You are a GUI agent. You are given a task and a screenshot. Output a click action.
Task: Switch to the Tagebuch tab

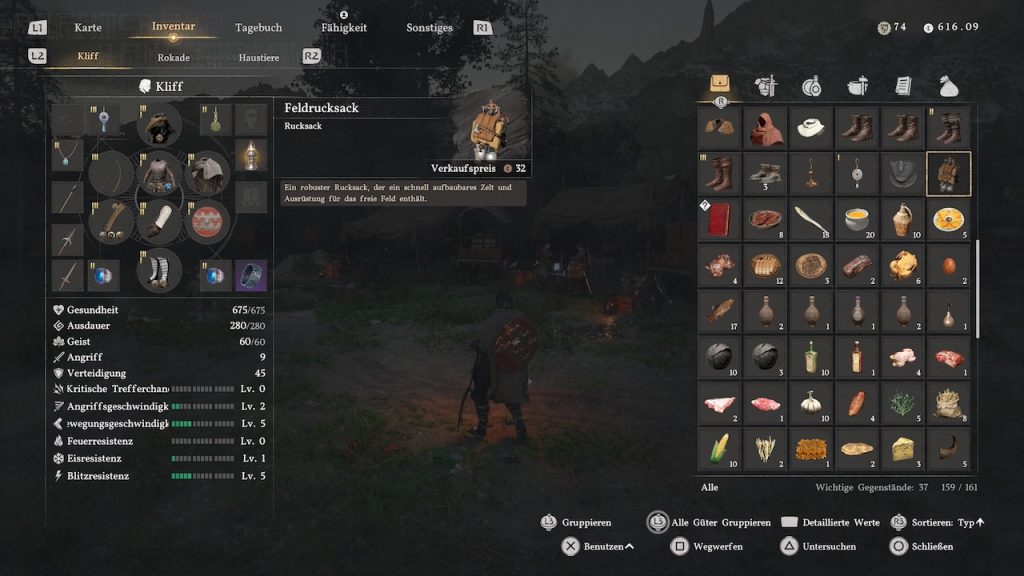tap(258, 28)
